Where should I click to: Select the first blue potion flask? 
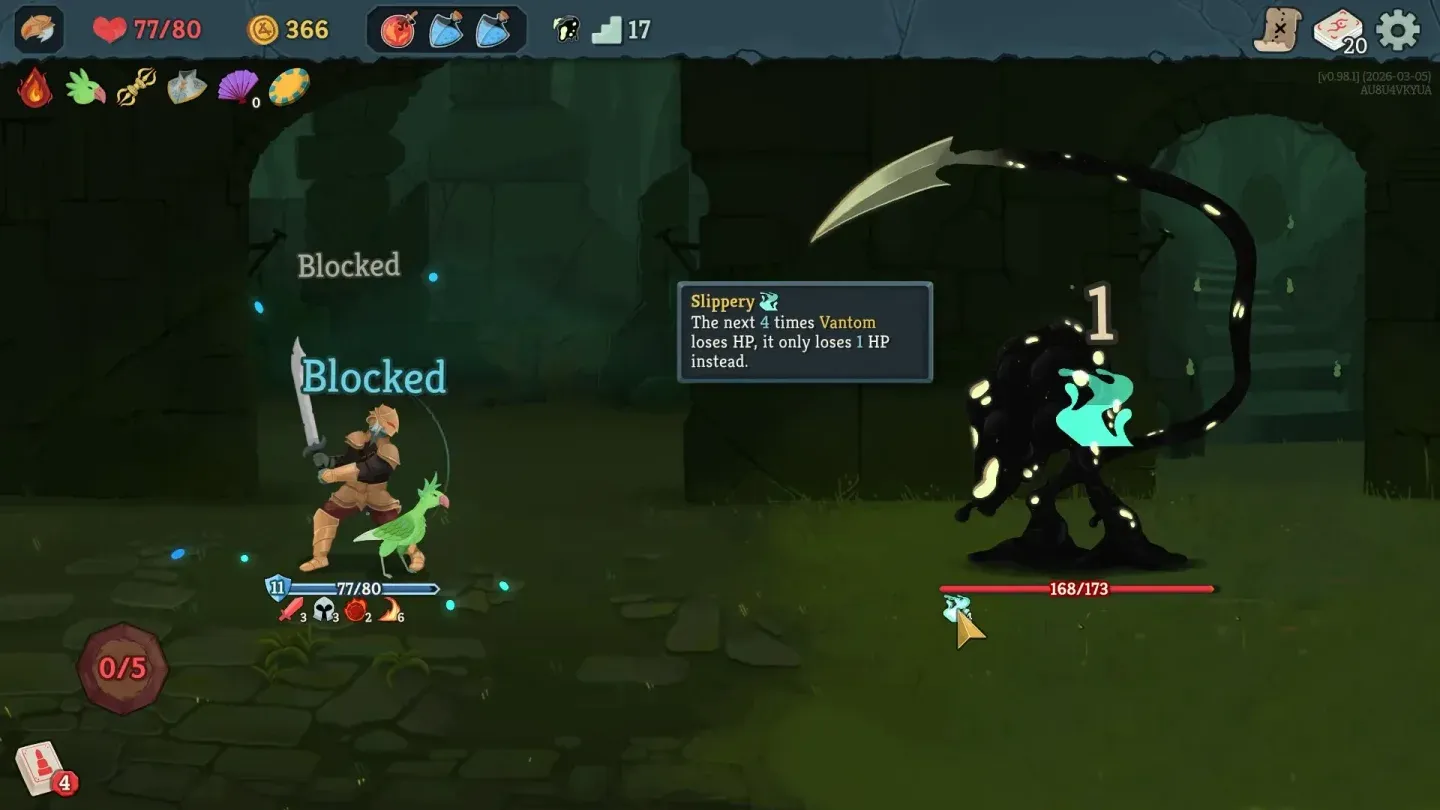click(x=445, y=30)
